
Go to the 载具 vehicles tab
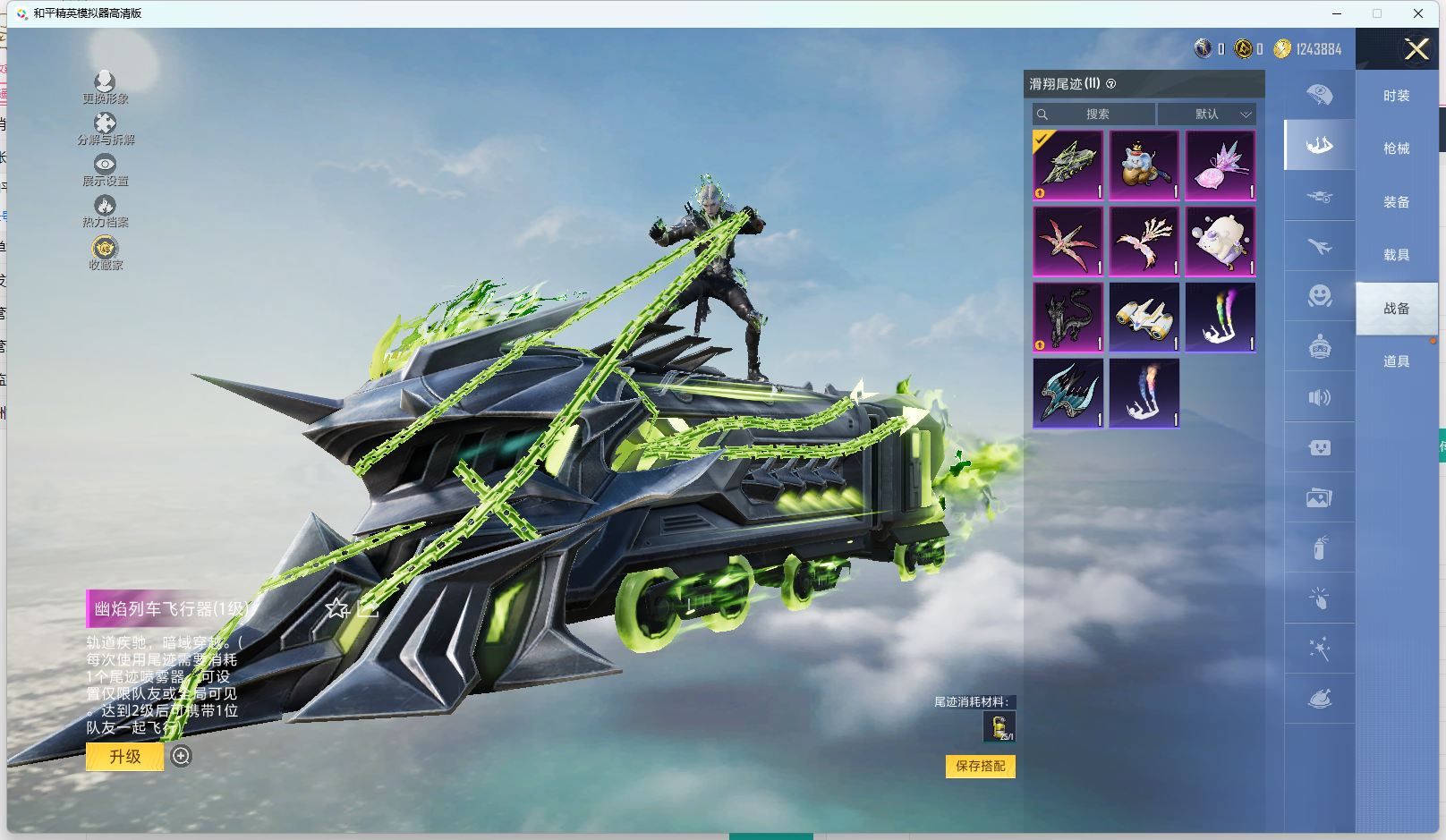pos(1396,255)
